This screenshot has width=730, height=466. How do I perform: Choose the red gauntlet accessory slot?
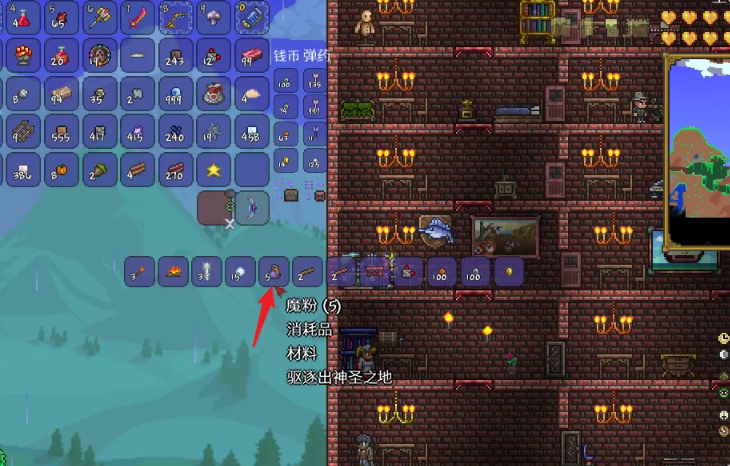pos(24,56)
